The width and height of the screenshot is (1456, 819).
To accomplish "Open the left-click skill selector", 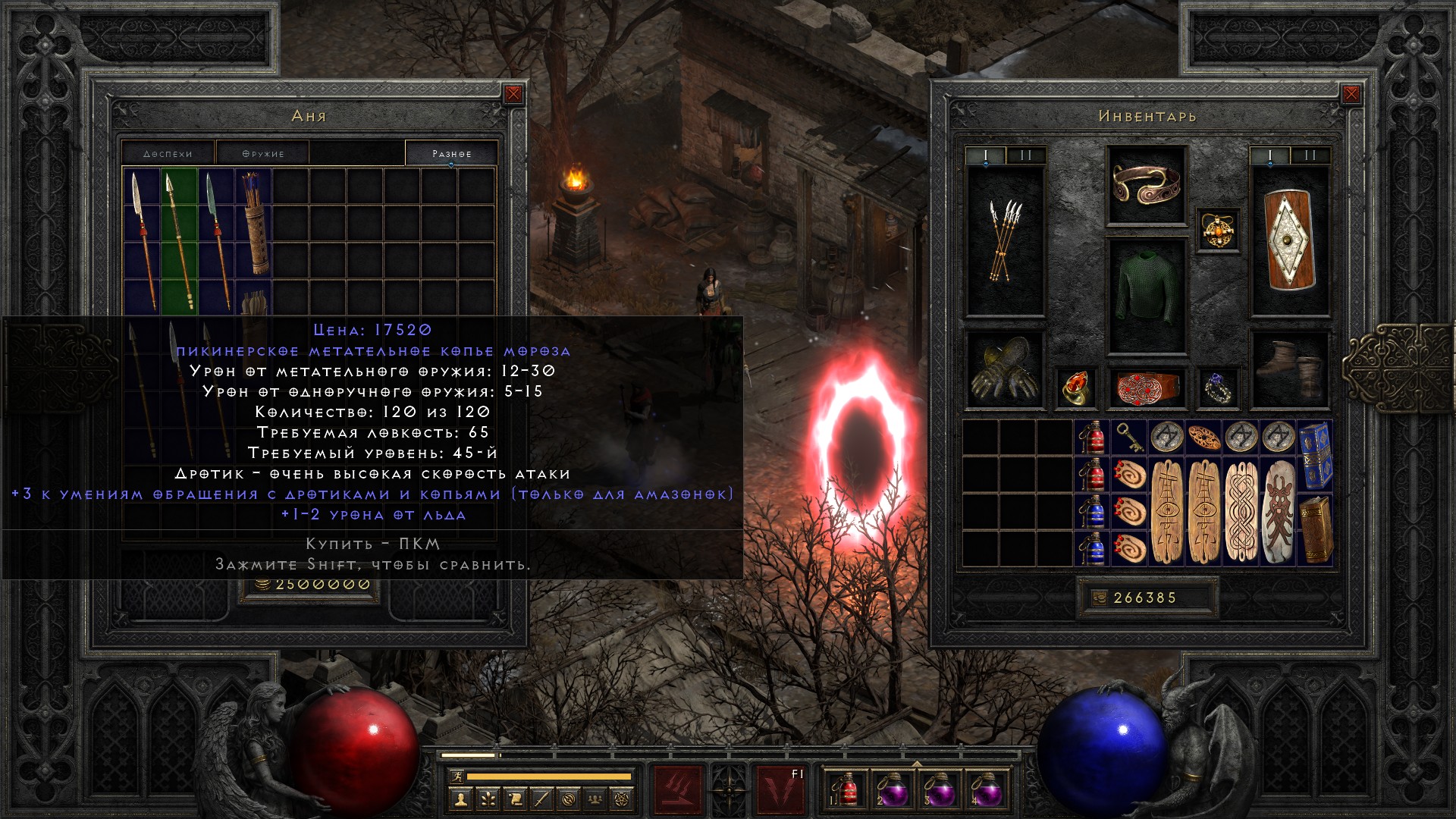I will click(x=678, y=789).
